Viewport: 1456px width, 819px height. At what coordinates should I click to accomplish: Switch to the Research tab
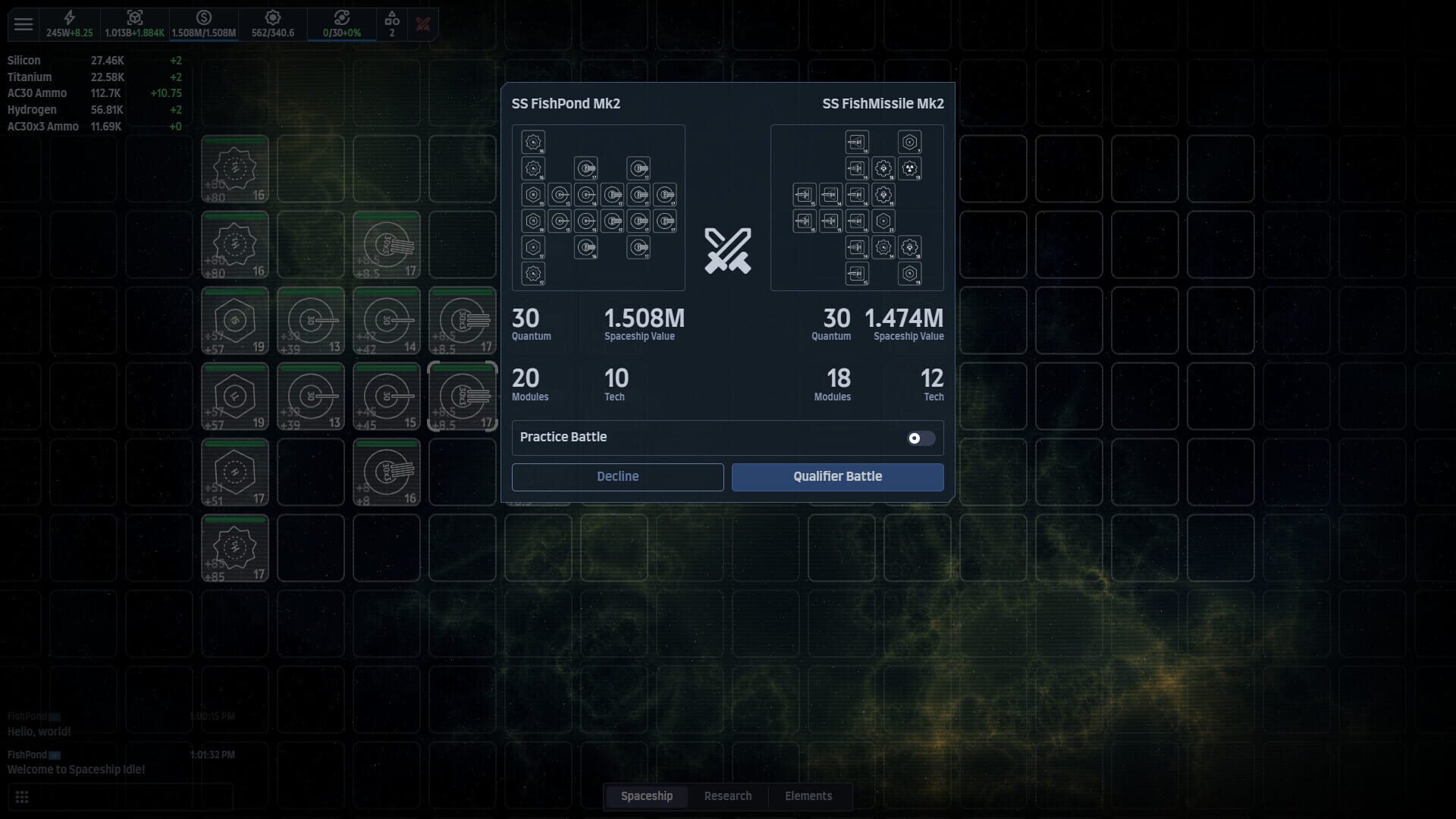(x=728, y=795)
